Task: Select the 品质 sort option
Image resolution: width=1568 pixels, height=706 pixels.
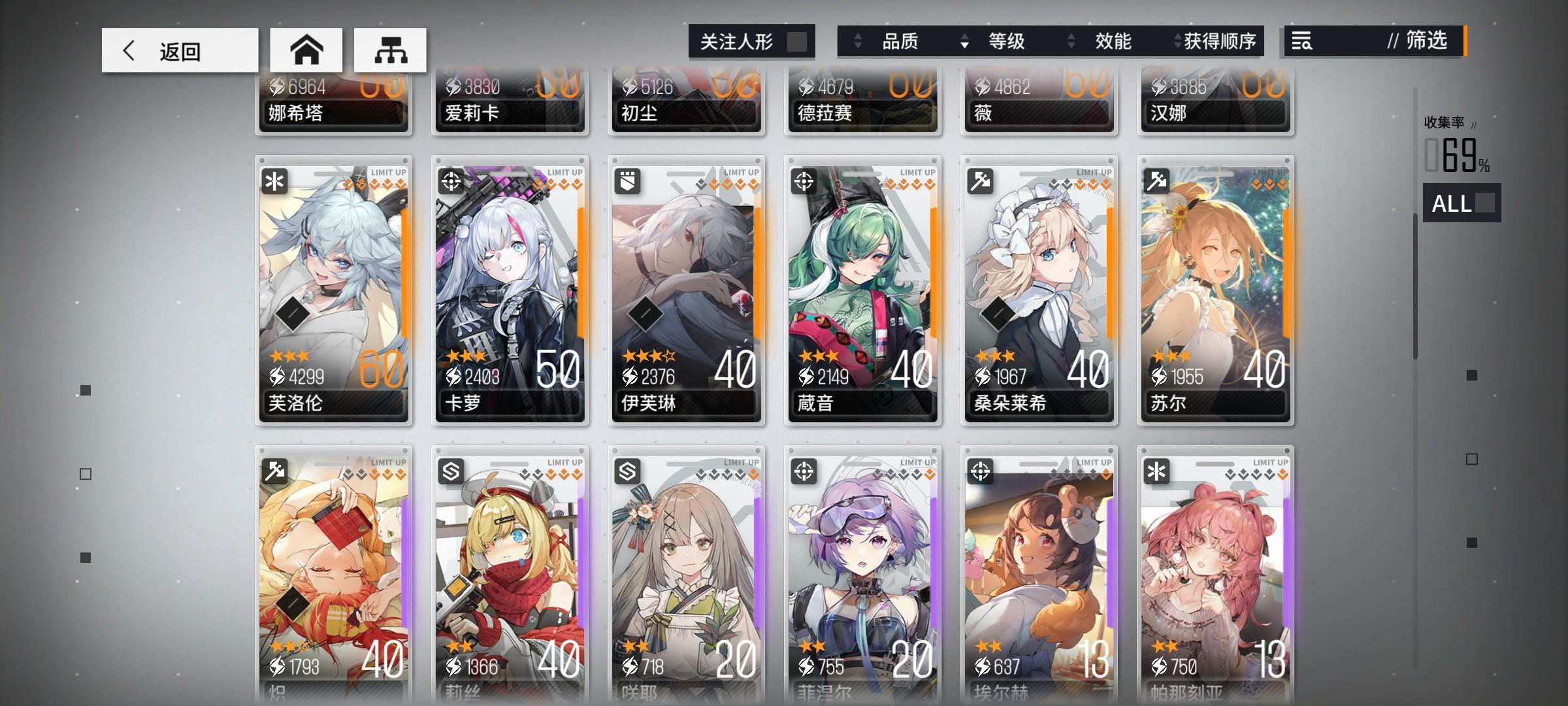Action: [x=902, y=41]
